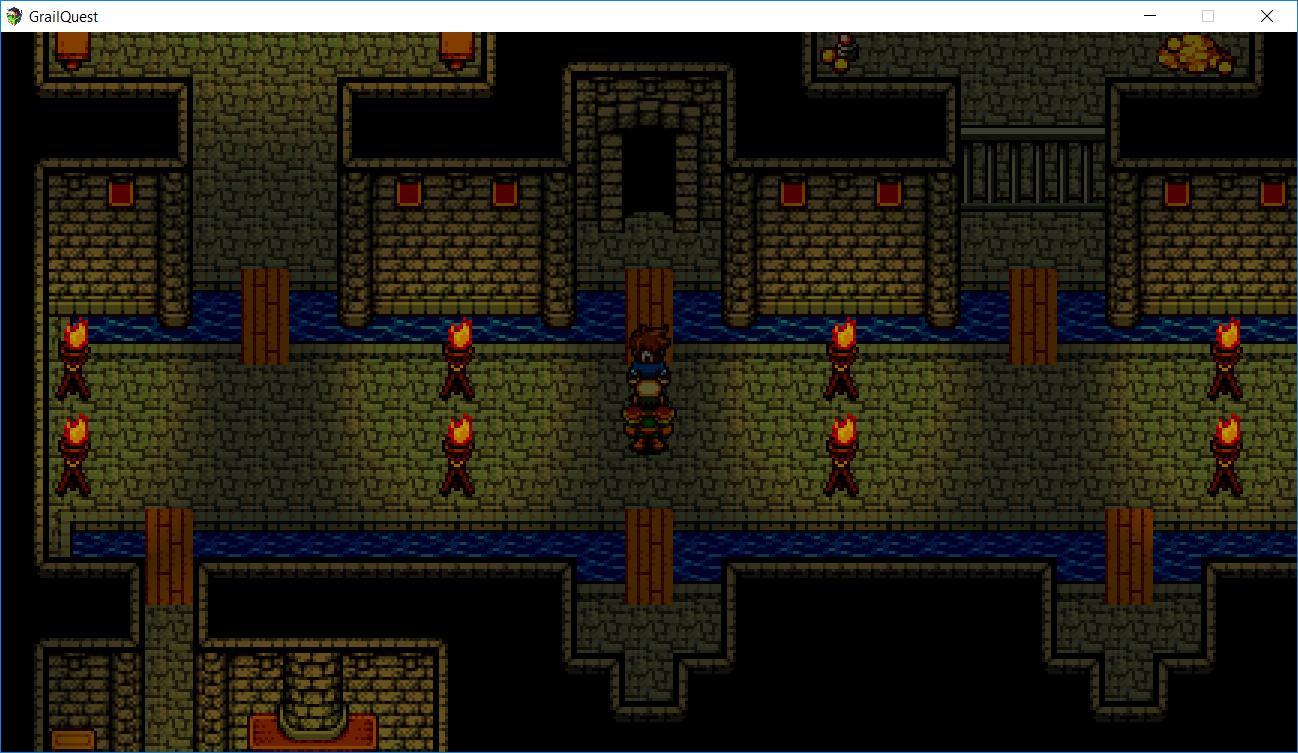Viewport: 1298px width, 753px height.
Task: Click the GrailQuest title bar text
Action: (x=63, y=15)
